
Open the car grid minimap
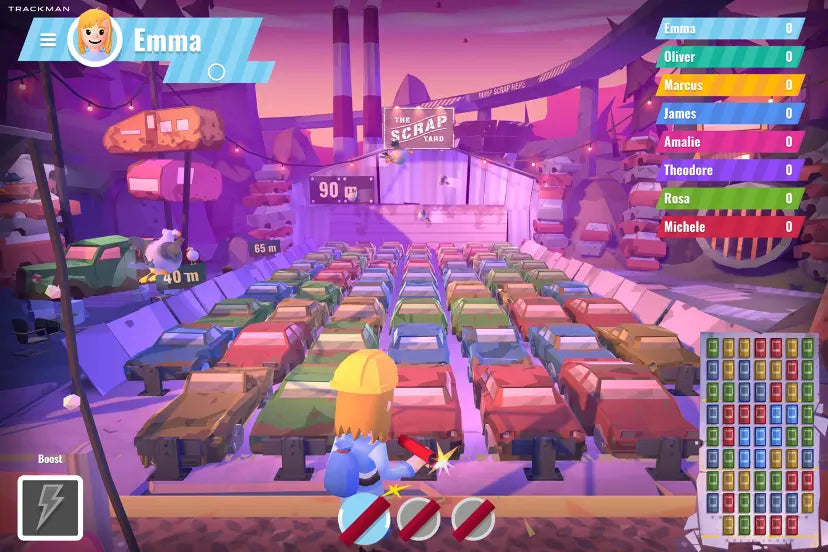[x=761, y=436]
